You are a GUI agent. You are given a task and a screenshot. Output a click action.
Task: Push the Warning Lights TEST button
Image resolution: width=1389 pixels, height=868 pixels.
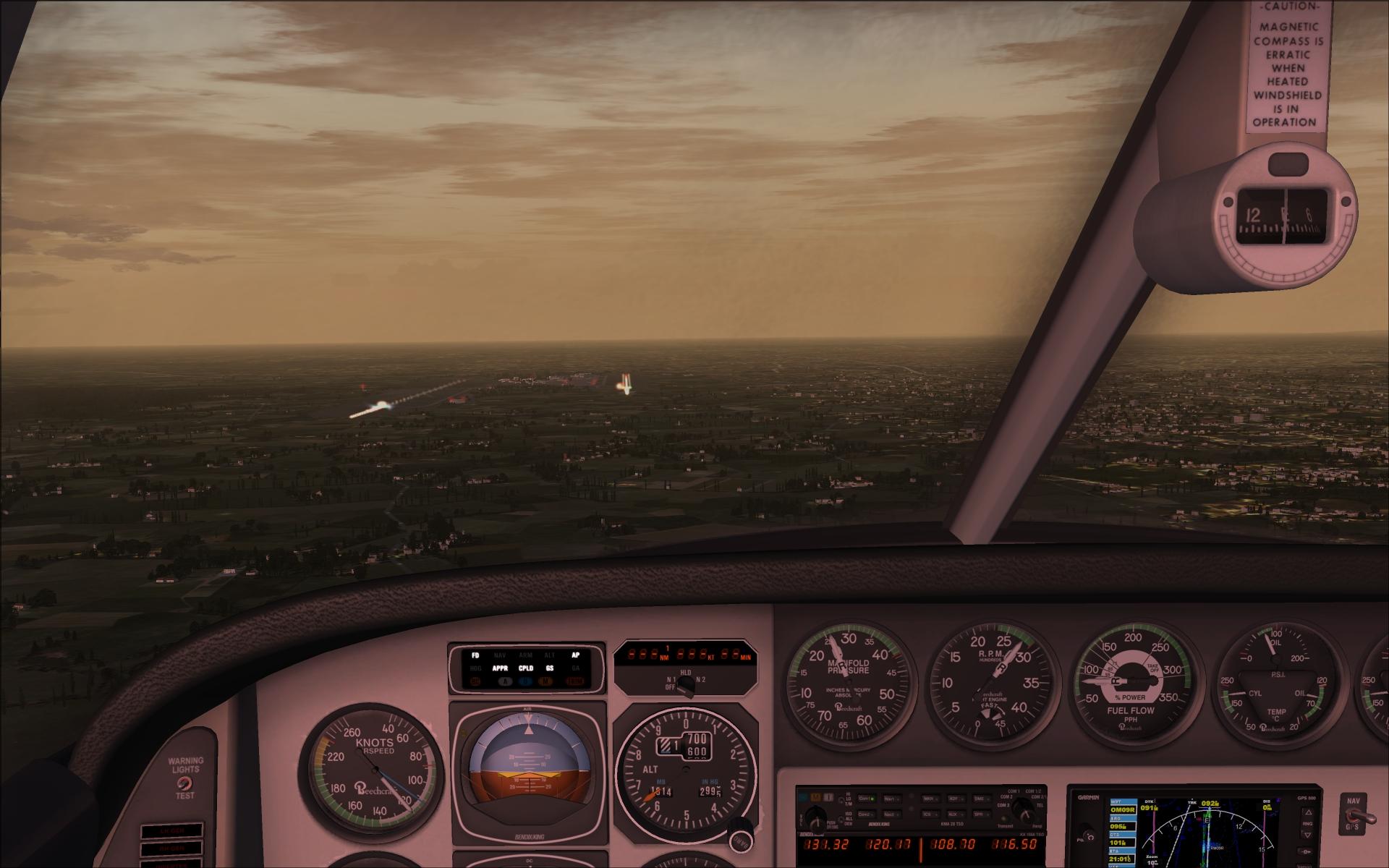click(184, 783)
